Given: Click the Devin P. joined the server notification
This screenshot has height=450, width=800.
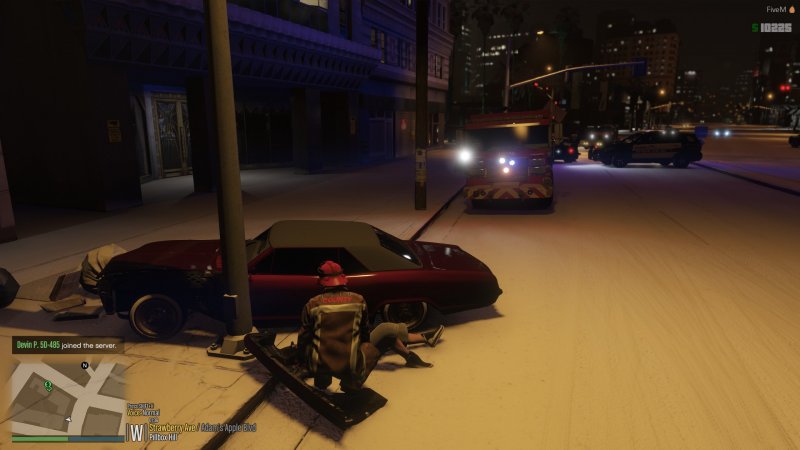Looking at the screenshot, I should tap(68, 345).
